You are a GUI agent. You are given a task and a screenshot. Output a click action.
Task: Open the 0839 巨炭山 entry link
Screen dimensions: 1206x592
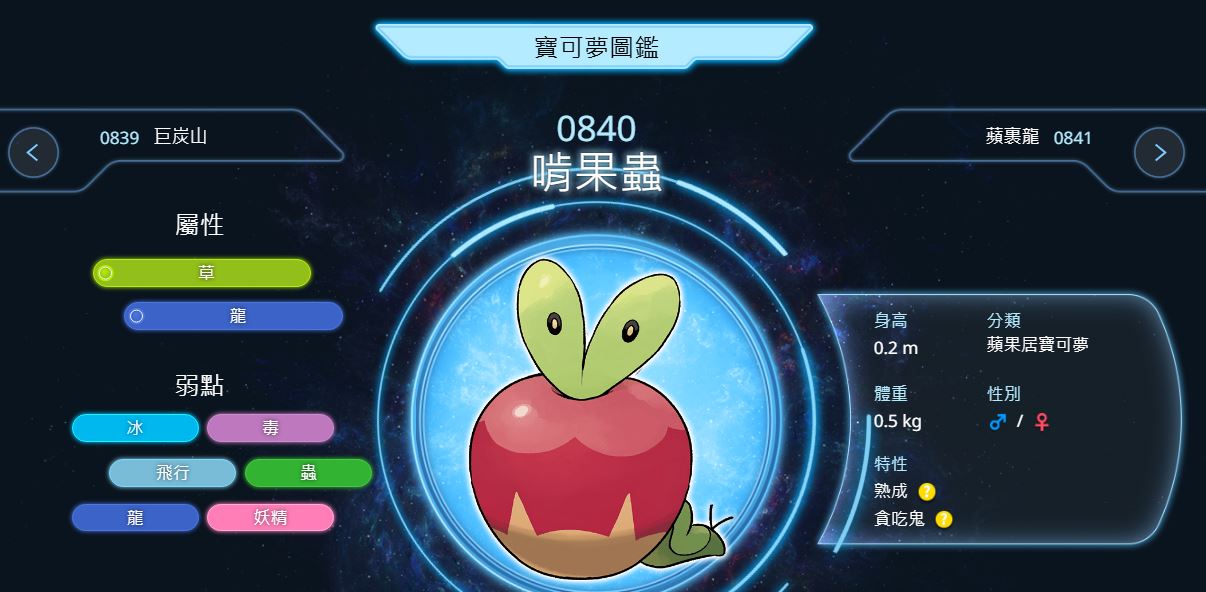tap(153, 137)
